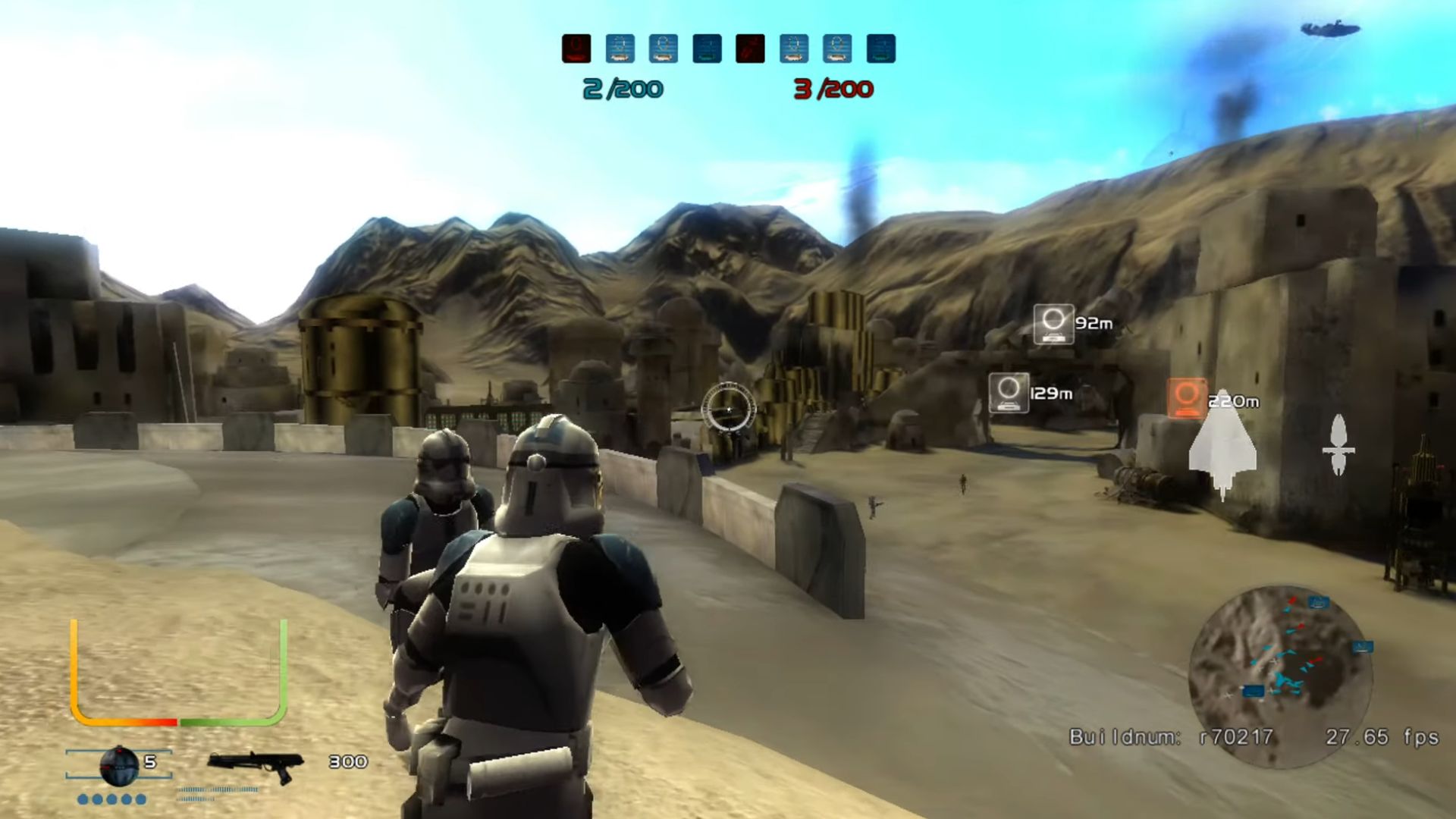Choose the orange enemy command post at 220m
The height and width of the screenshot is (819, 1456).
click(1187, 398)
